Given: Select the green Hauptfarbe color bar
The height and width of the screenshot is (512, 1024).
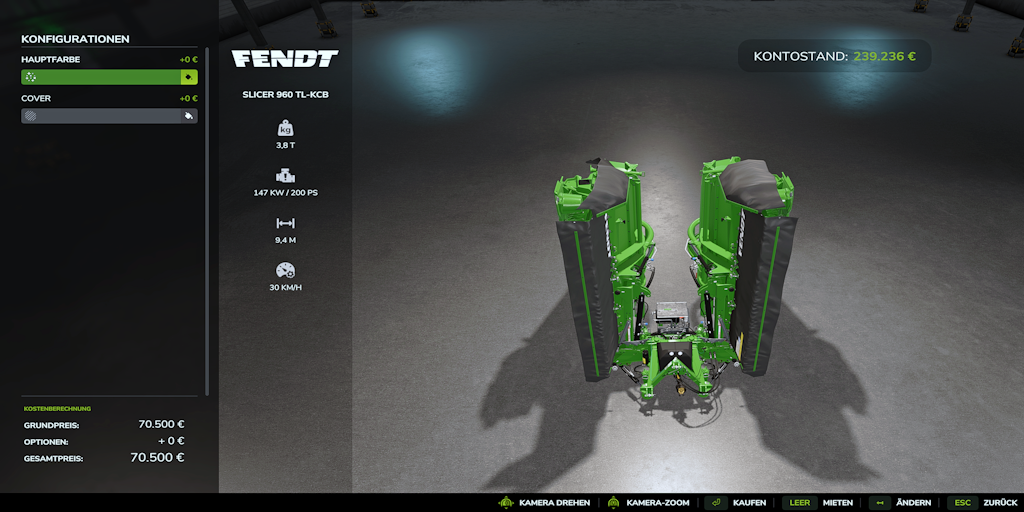Looking at the screenshot, I should [x=100, y=77].
